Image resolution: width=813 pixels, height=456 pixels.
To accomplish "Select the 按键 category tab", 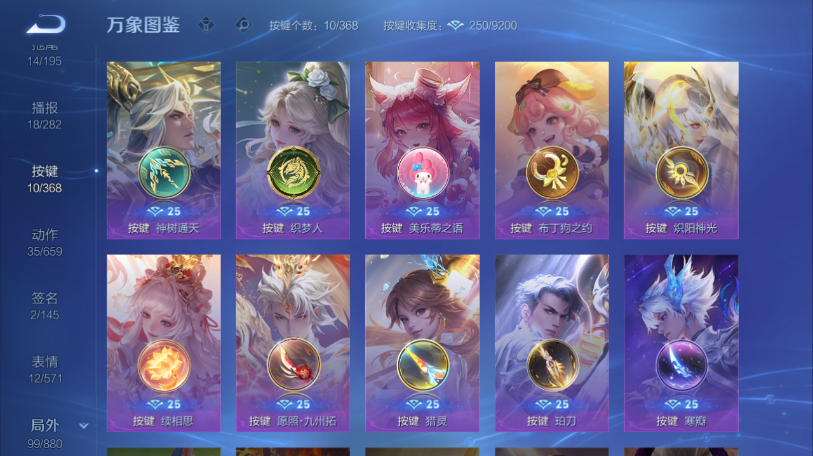I will coord(45,179).
